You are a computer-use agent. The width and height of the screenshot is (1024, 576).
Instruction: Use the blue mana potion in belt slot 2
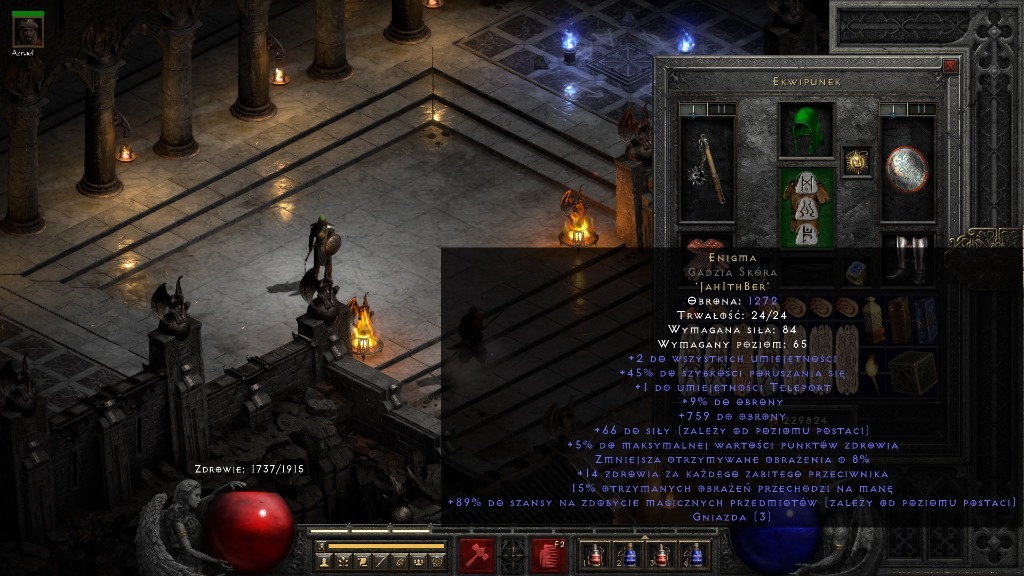(x=629, y=554)
